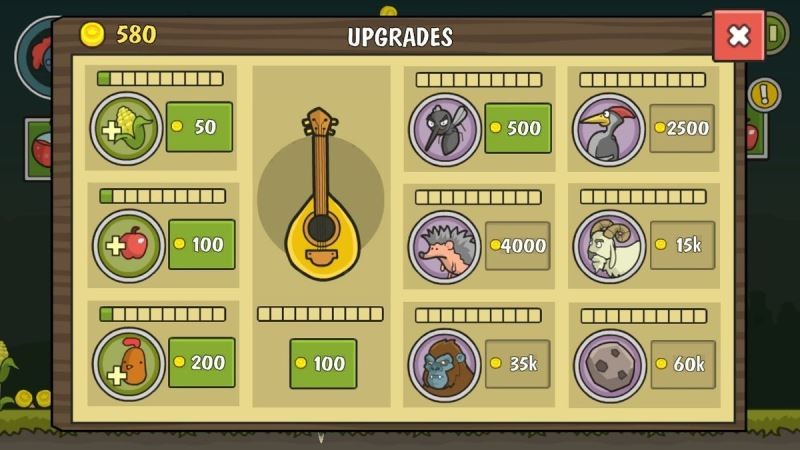The height and width of the screenshot is (450, 800).
Task: Buy the 200 coin chicken upgrade
Action: (x=201, y=362)
